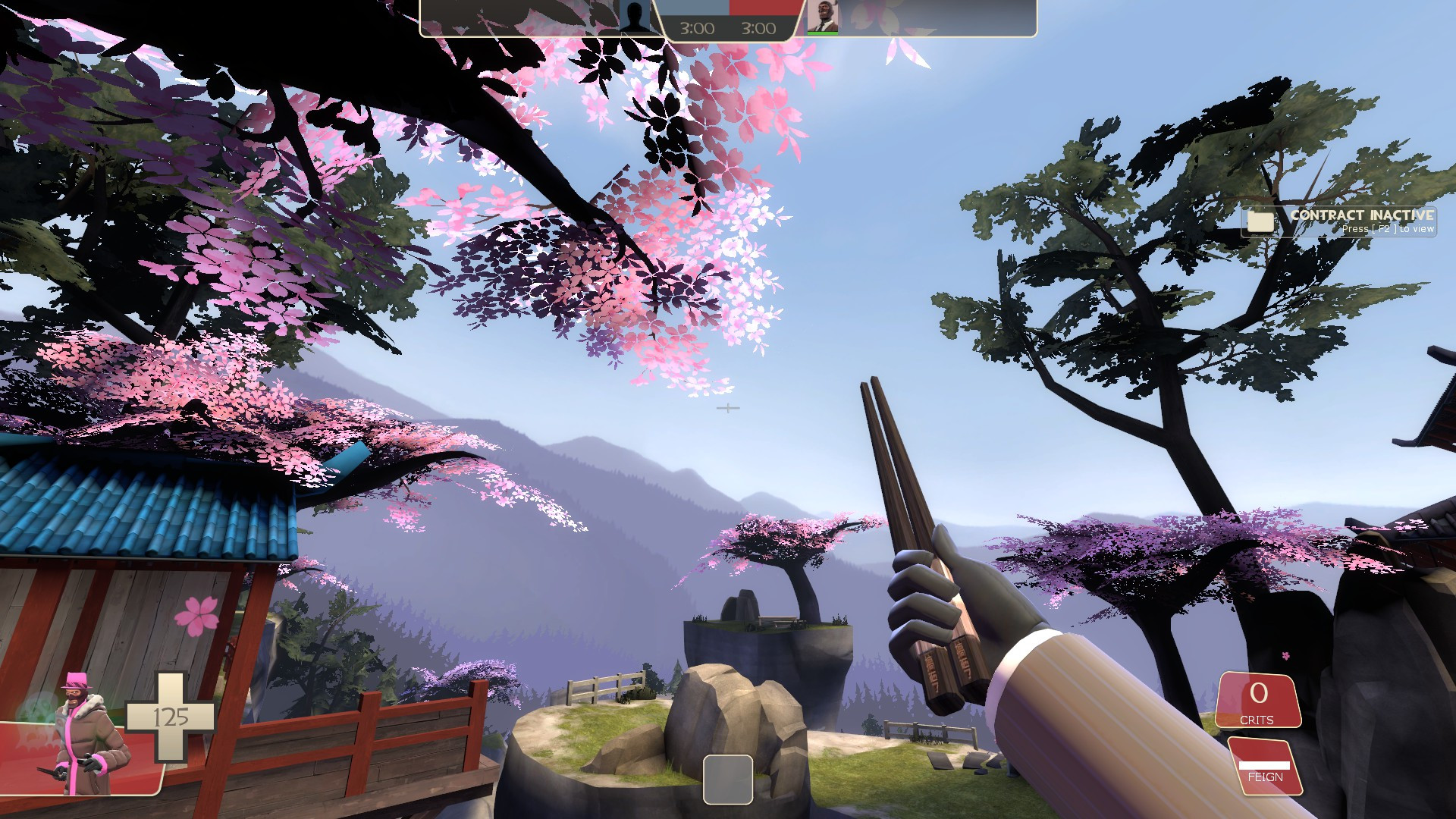Click the crosshair at screen center
This screenshot has height=819, width=1456.
click(x=728, y=407)
